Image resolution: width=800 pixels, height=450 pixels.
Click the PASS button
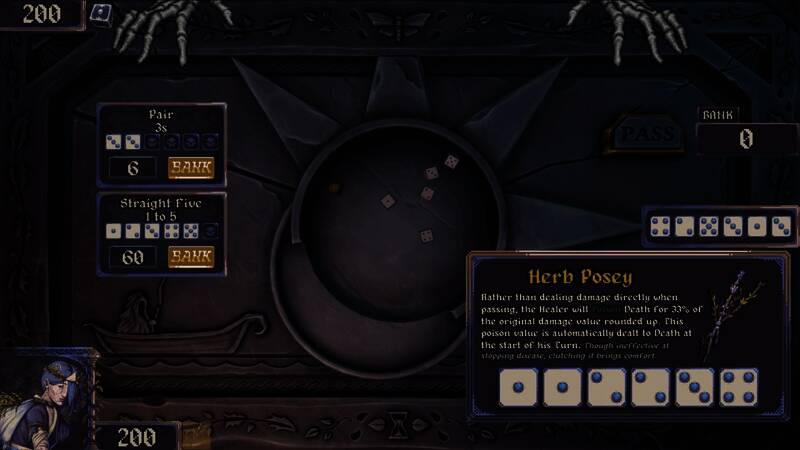coord(646,135)
